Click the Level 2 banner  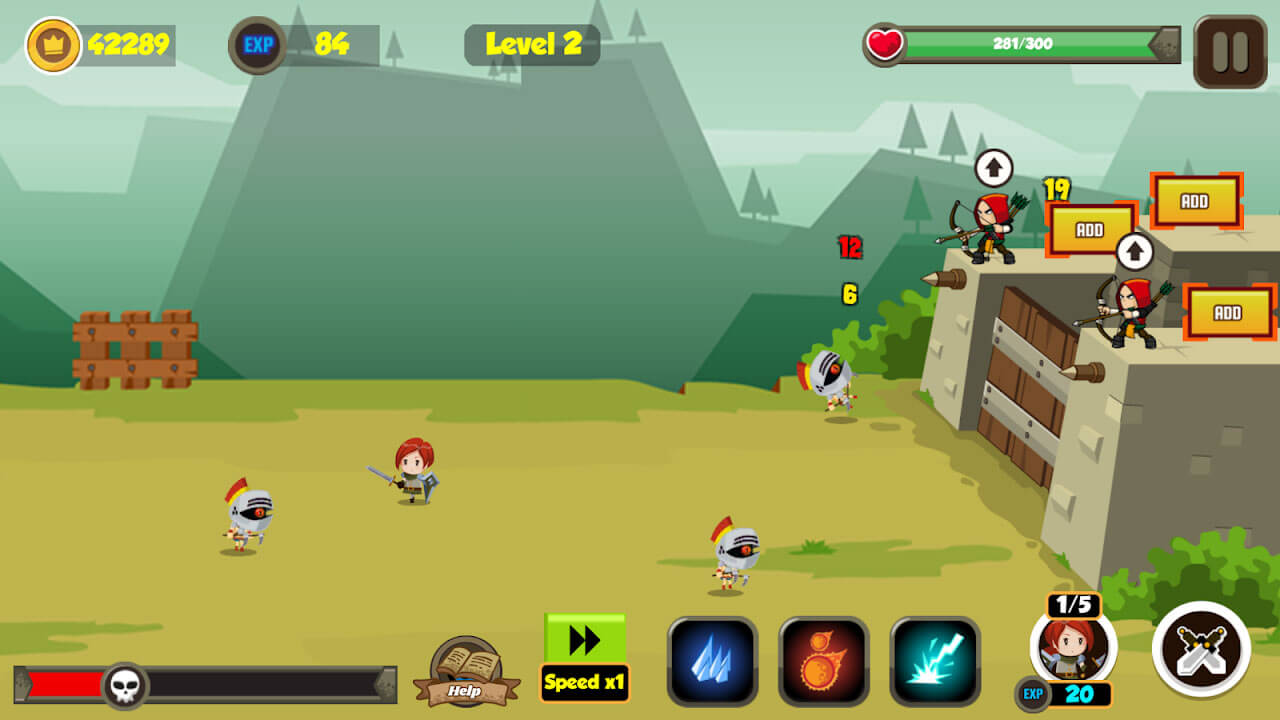pyautogui.click(x=532, y=44)
